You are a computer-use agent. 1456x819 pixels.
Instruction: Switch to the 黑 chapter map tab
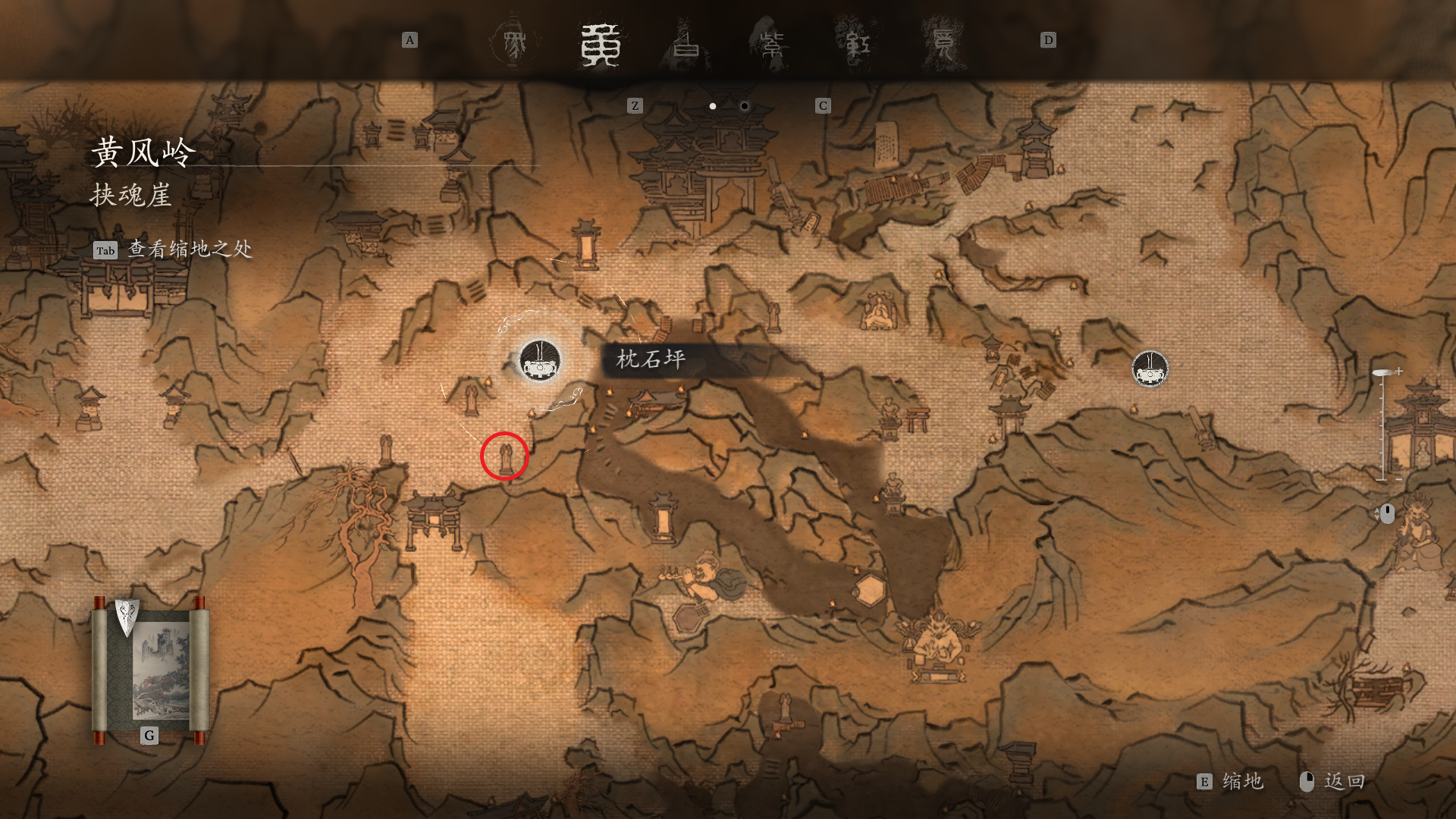click(513, 42)
